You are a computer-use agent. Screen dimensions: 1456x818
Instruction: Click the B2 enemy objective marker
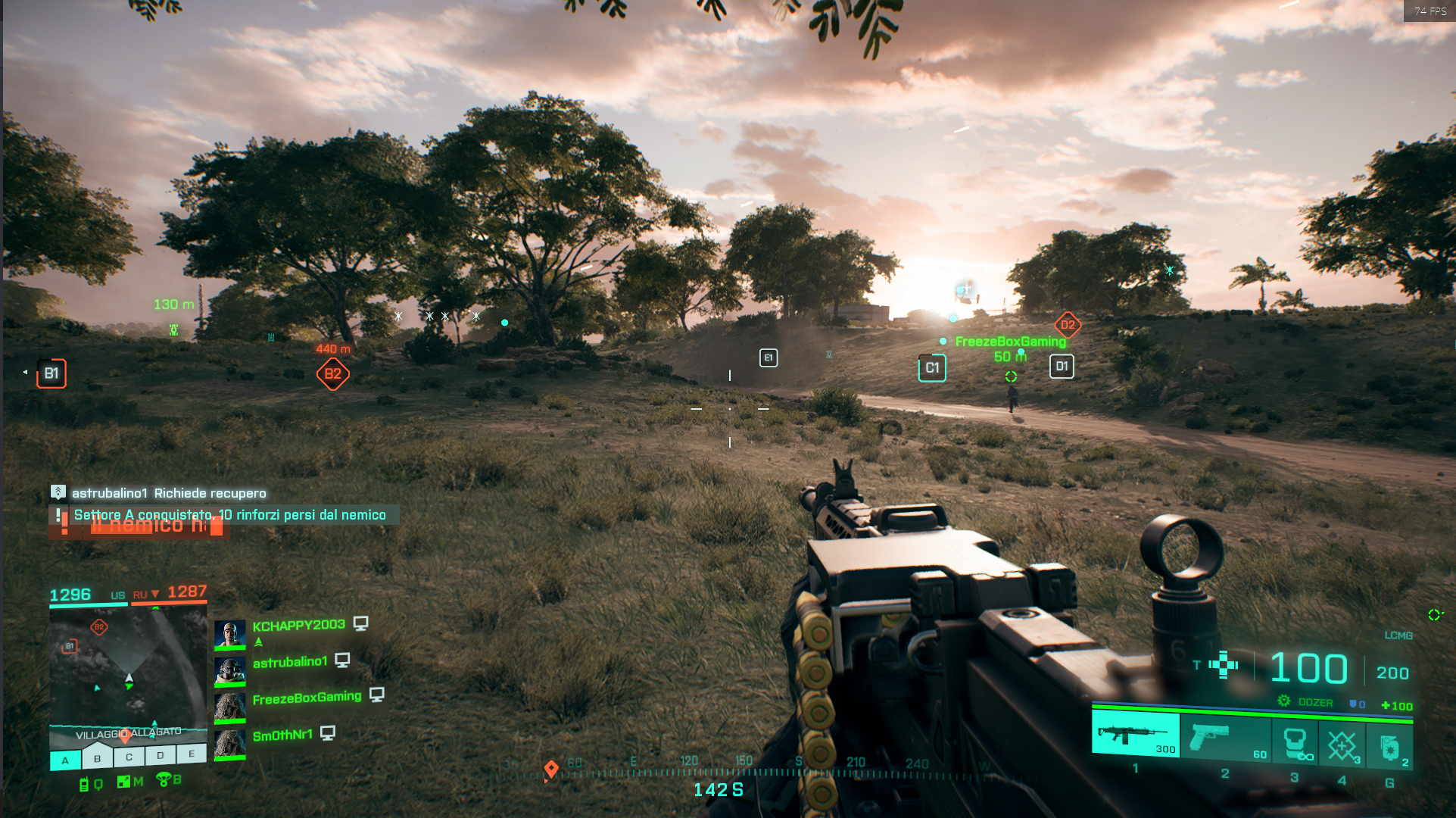tap(332, 374)
